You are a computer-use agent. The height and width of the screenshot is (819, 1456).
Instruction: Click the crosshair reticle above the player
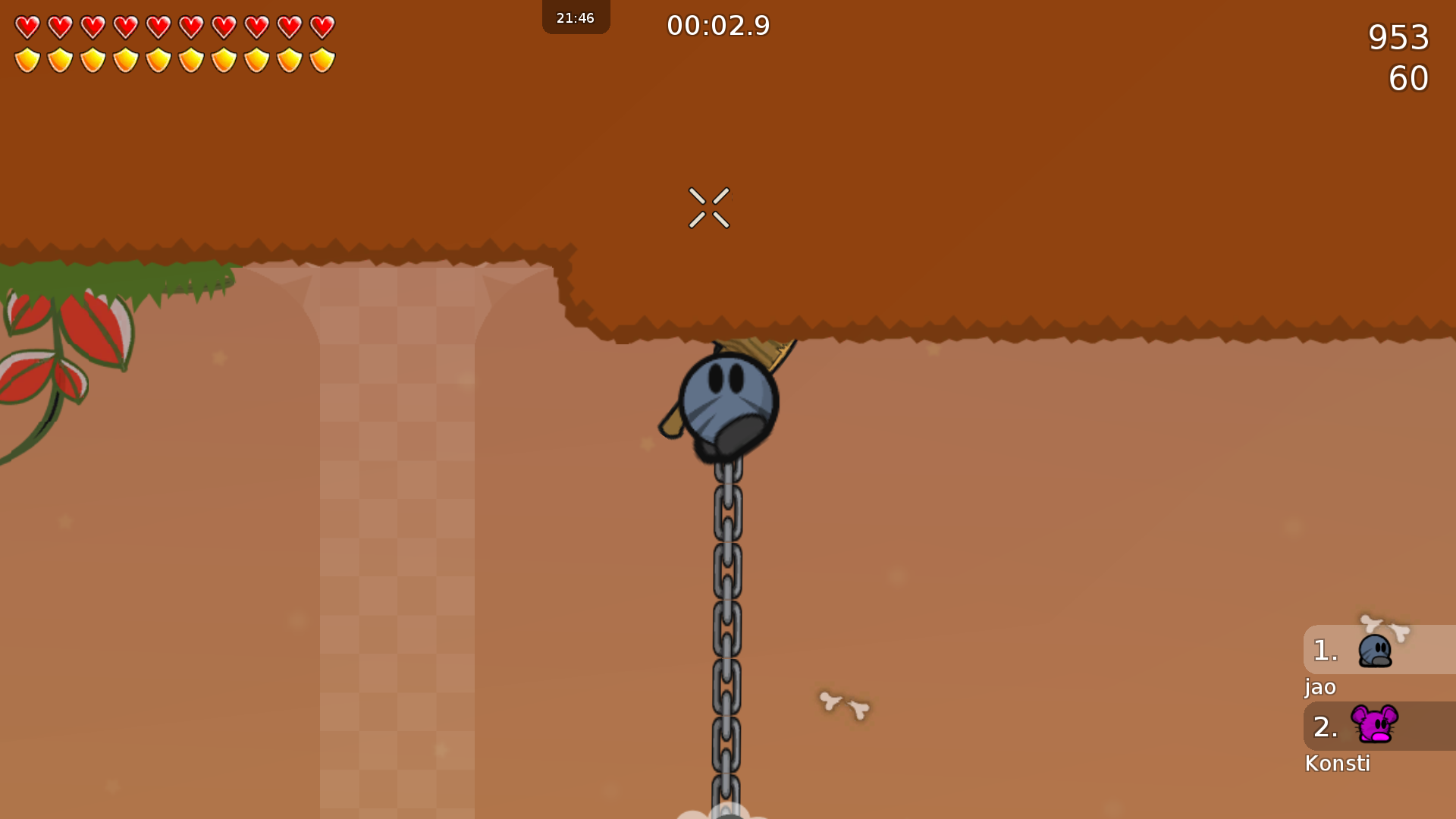710,209
